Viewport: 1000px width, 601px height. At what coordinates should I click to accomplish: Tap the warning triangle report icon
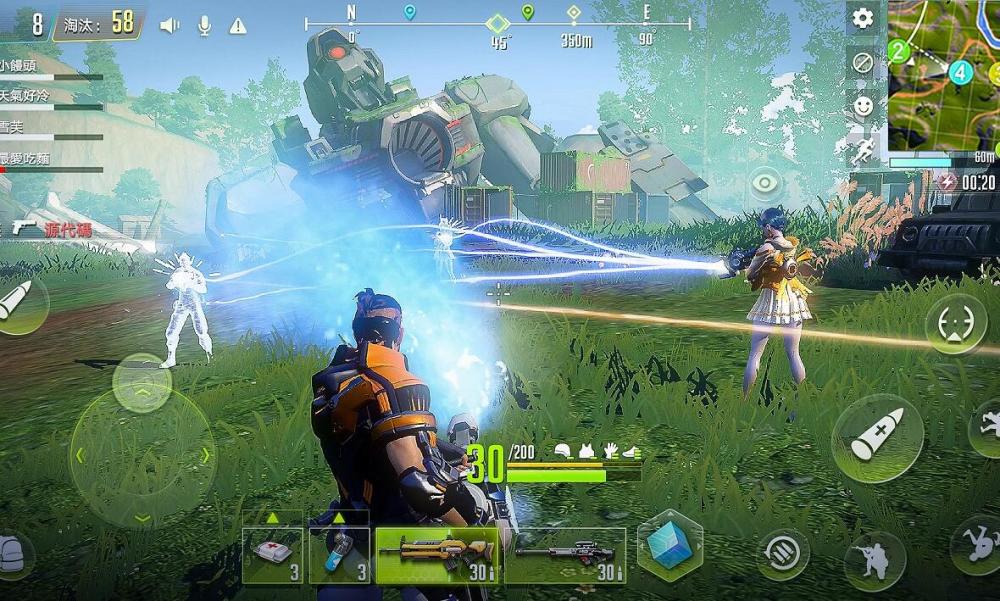[238, 26]
